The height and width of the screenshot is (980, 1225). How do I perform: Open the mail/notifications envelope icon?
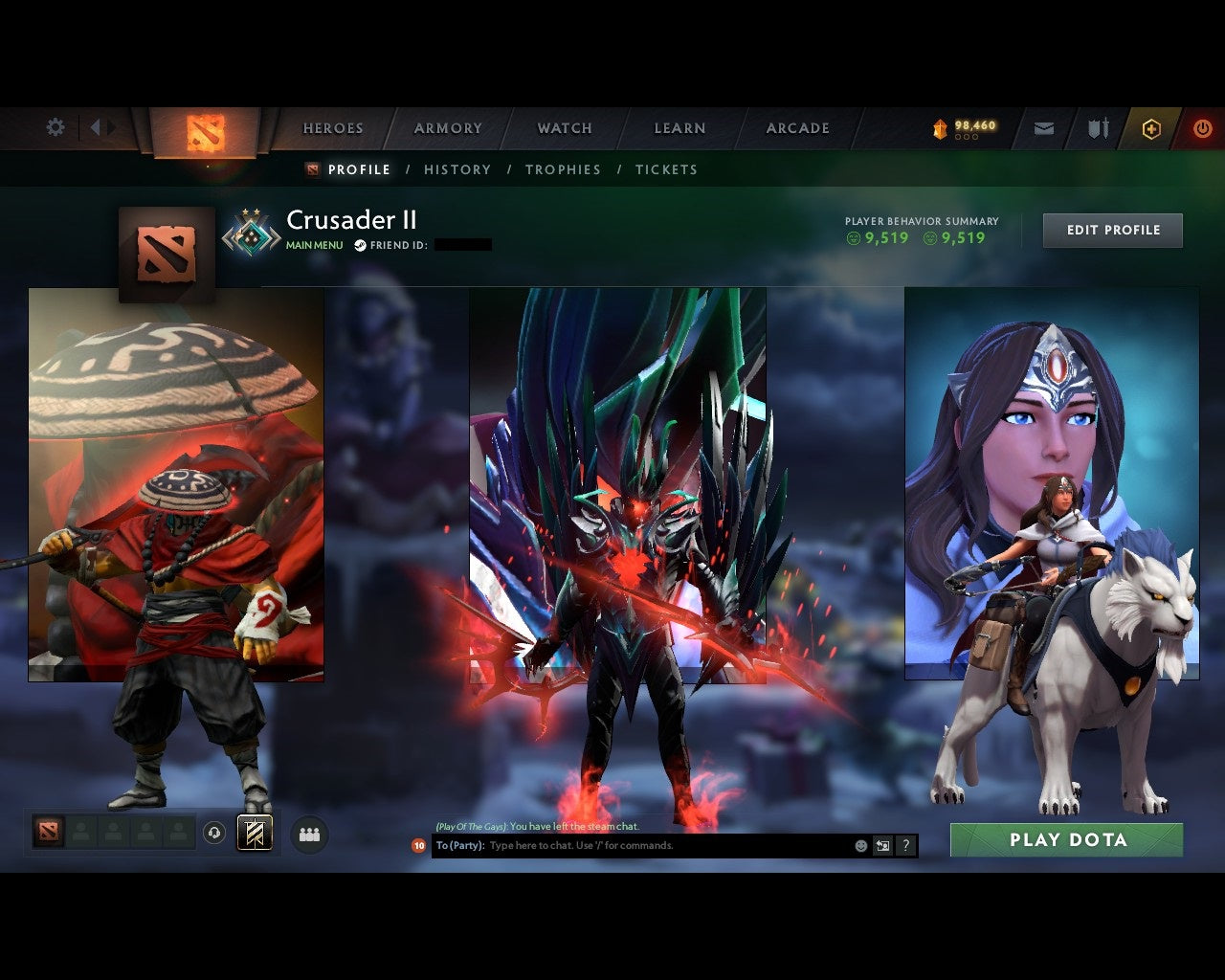coord(1044,127)
